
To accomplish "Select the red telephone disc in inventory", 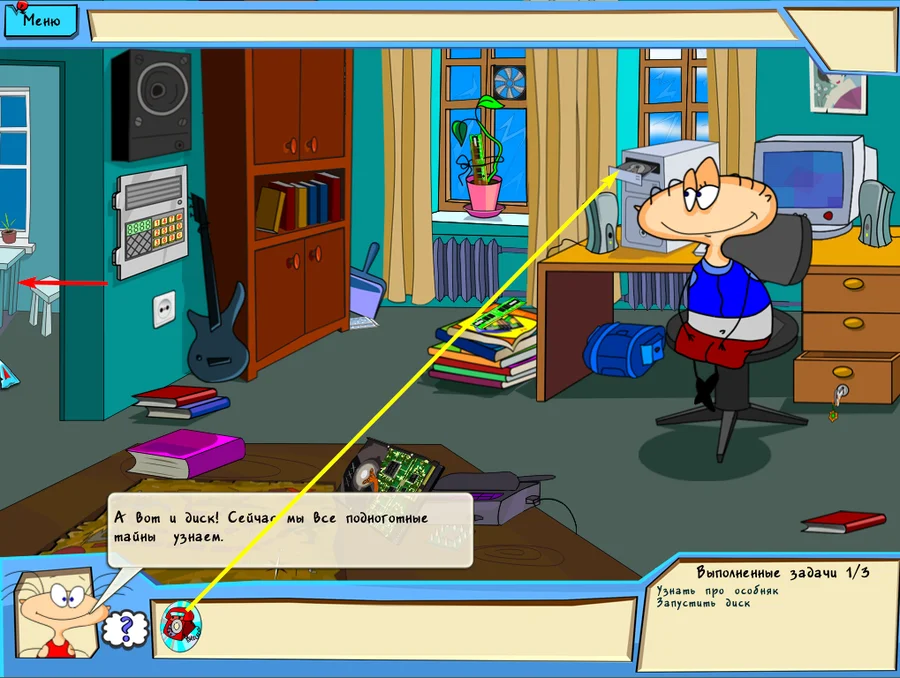I will point(180,623).
